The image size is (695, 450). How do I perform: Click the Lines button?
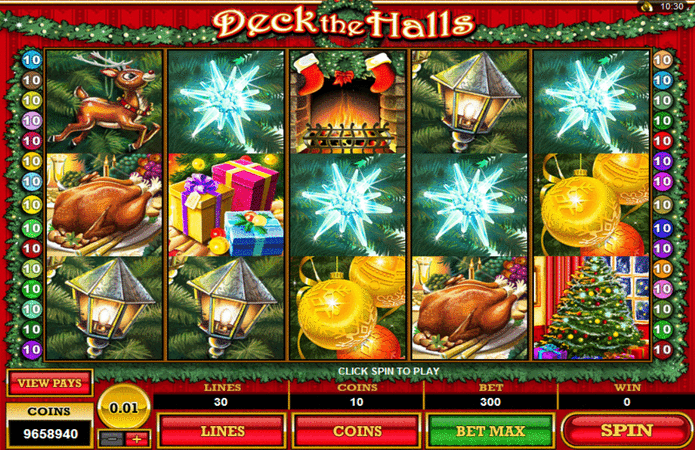221,431
